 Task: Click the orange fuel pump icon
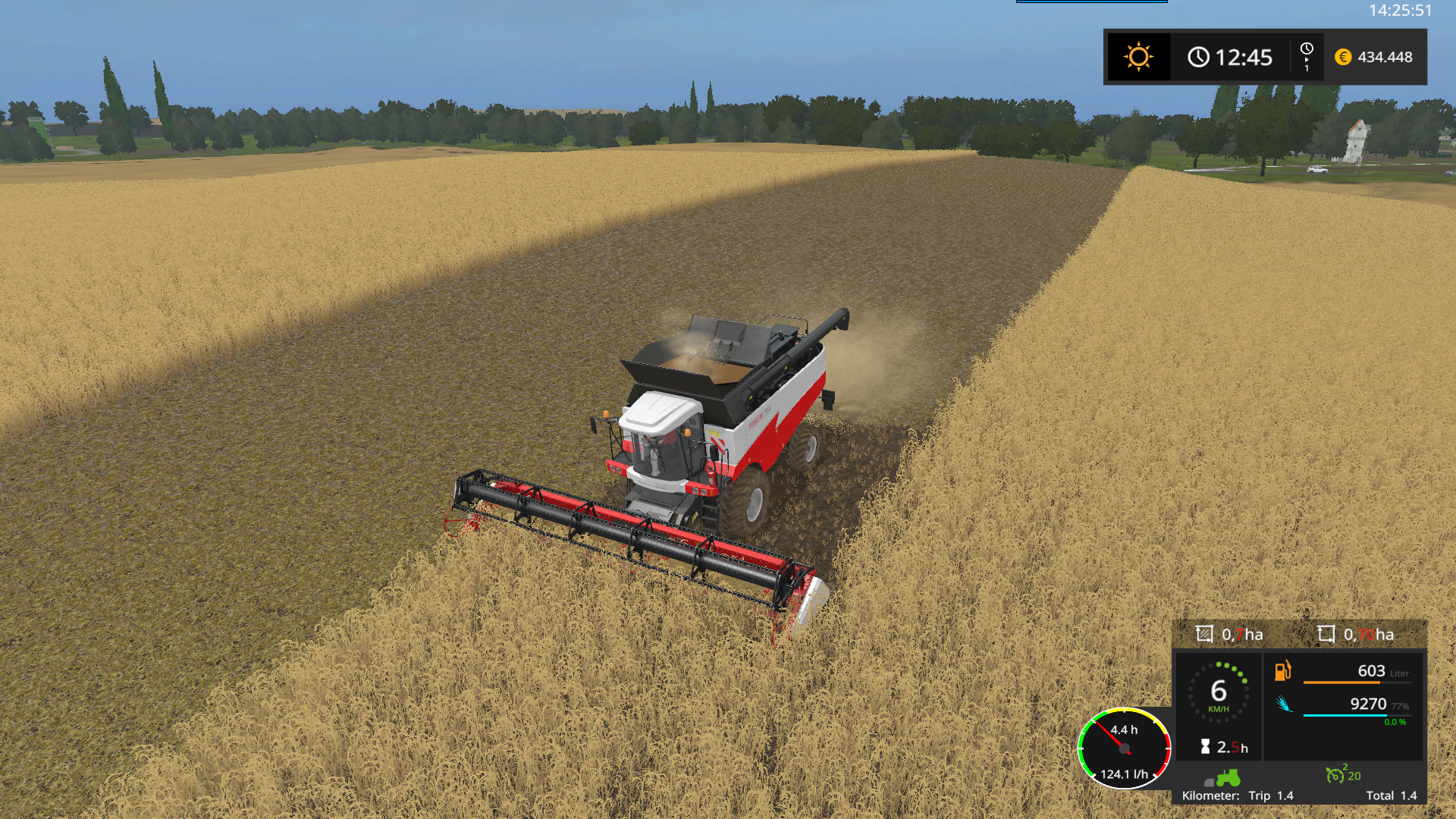point(1282,671)
